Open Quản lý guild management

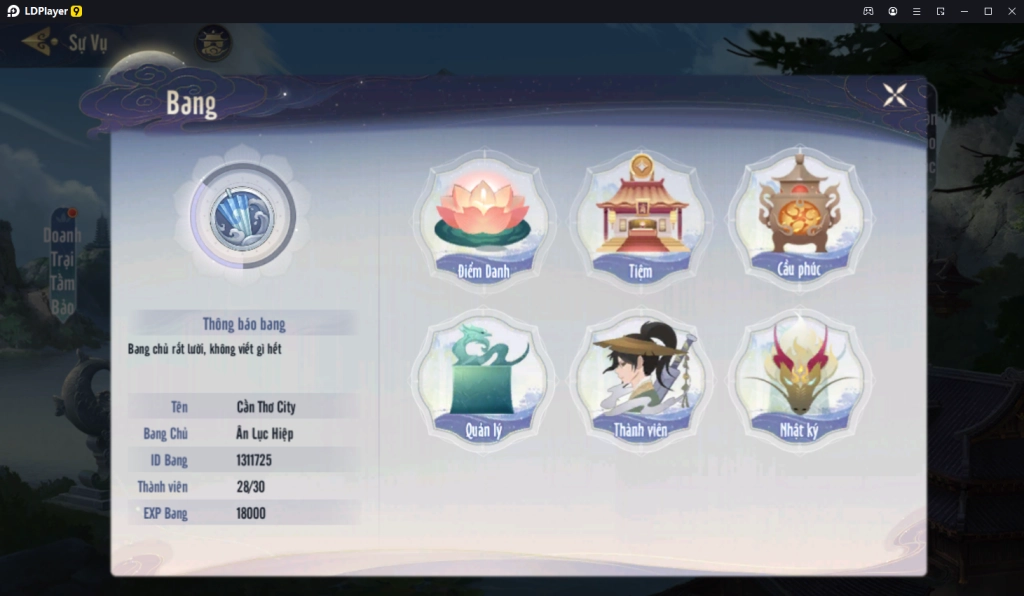483,380
